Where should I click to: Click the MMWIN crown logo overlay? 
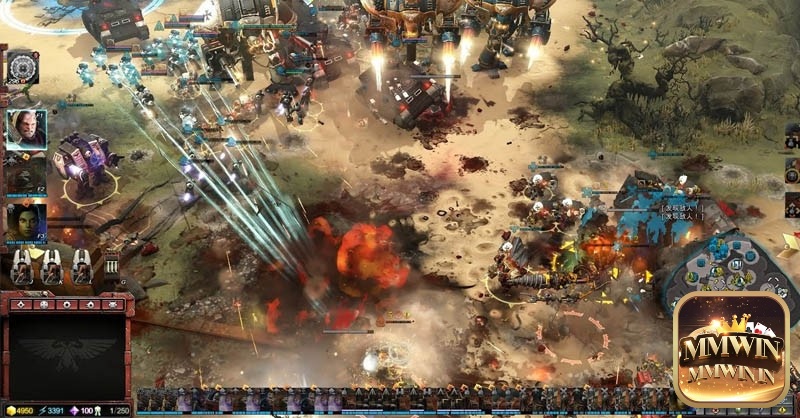pos(732,345)
